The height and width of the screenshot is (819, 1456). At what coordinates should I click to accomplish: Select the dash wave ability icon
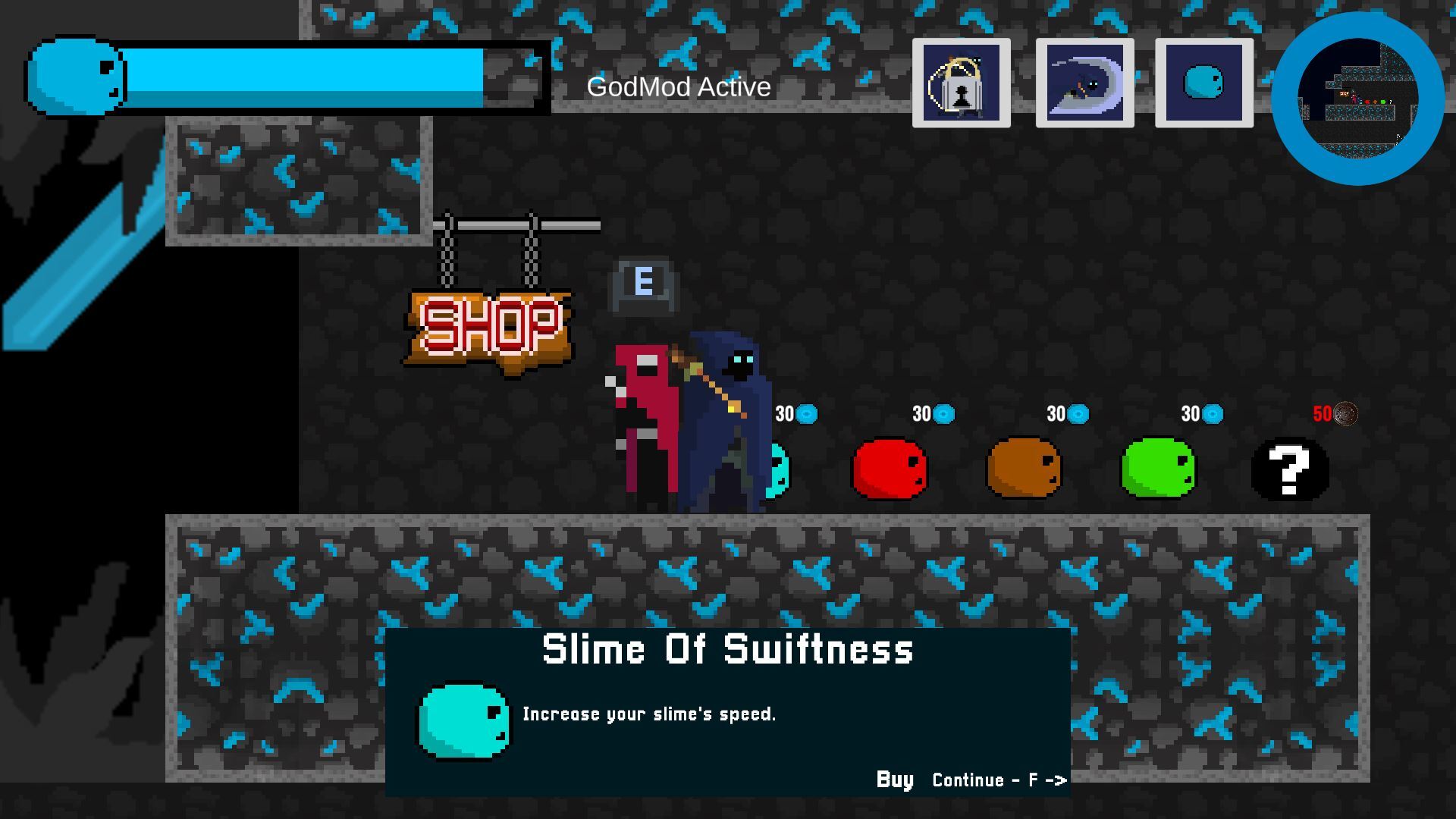pos(1084,83)
